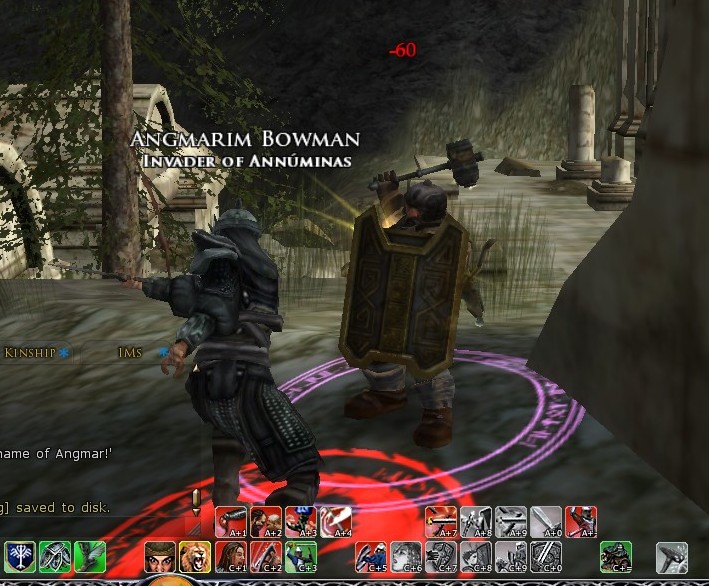Activate the C+7 shield skill

point(440,556)
